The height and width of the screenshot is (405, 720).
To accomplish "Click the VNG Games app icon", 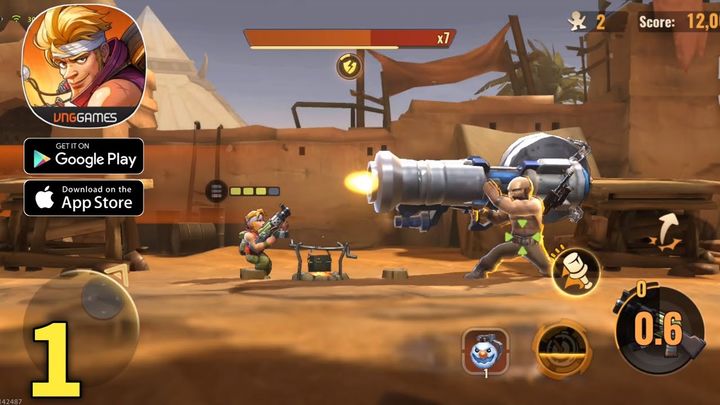I will (x=84, y=66).
